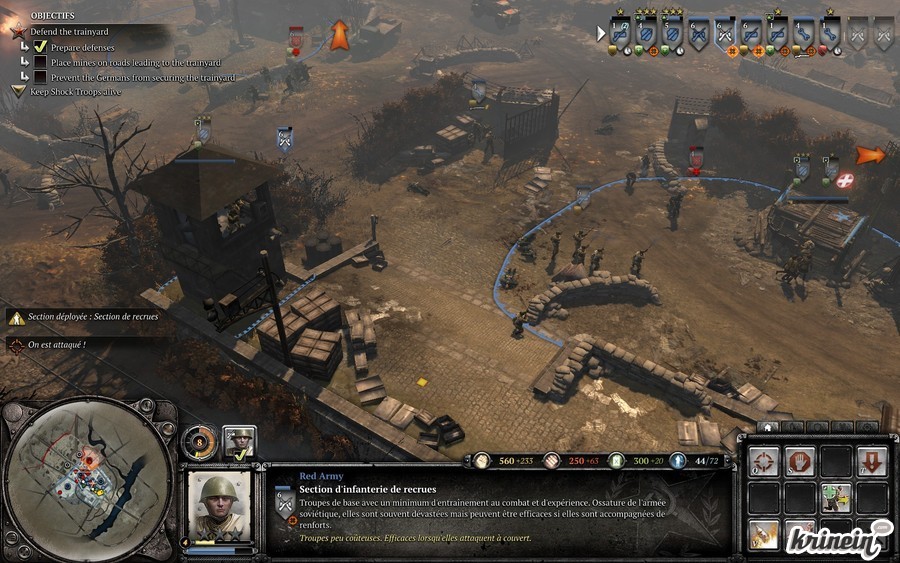Viewport: 900px width, 563px height.
Task: Click the recruit soldier's large portrait
Action: tap(220, 505)
